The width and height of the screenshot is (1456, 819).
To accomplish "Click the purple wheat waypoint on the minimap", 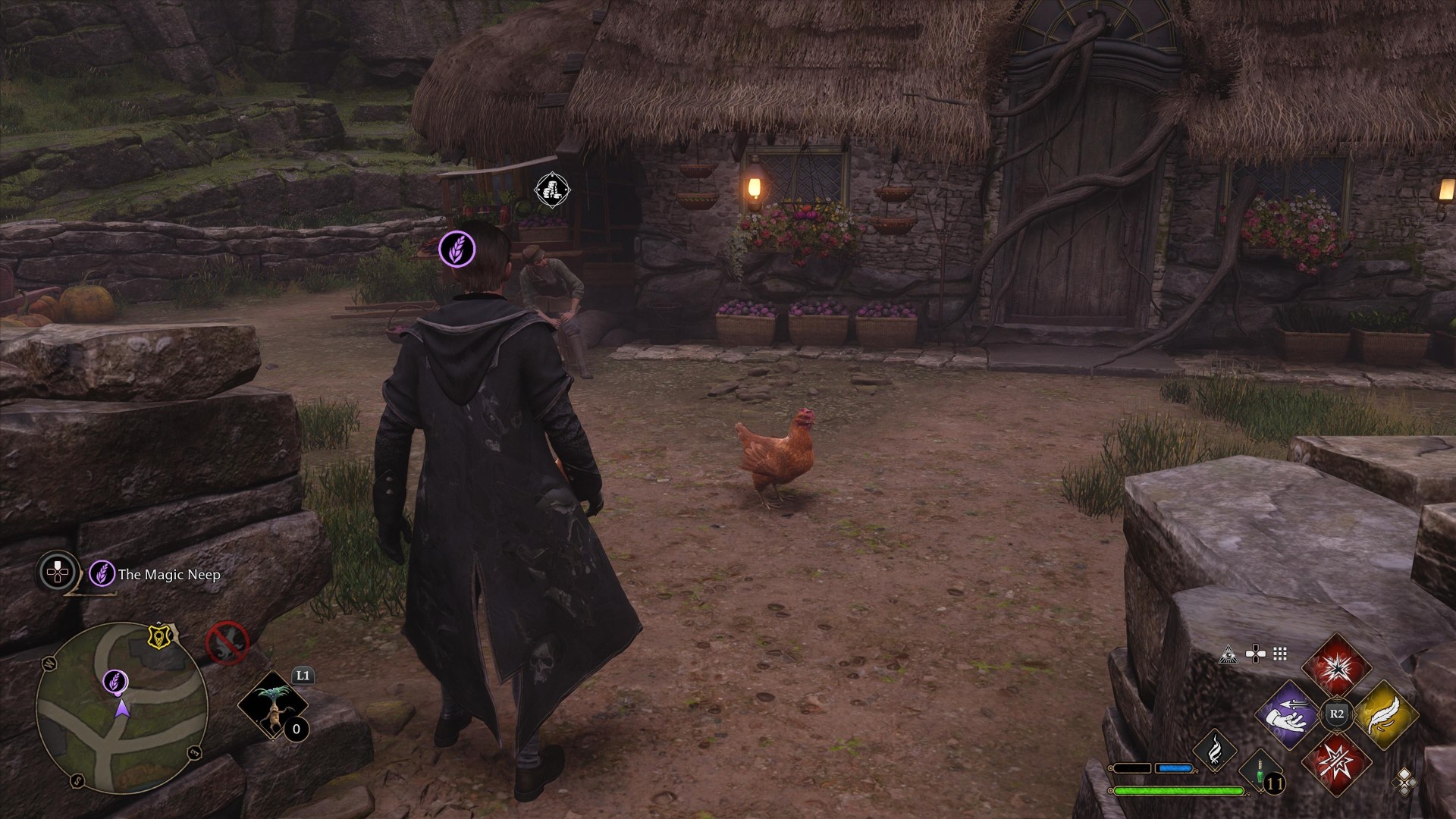I will coord(115,682).
